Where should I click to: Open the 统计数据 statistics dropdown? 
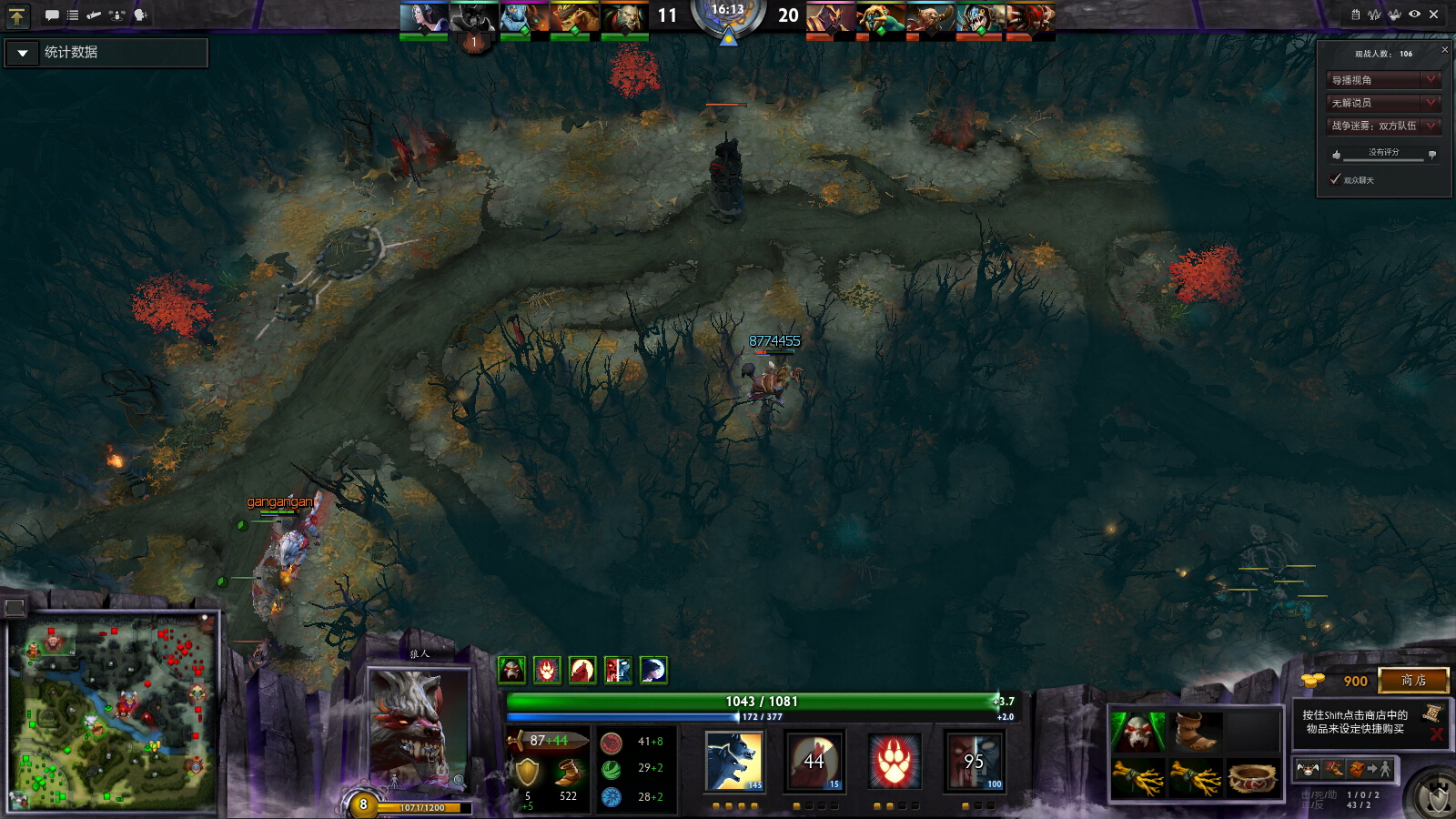click(x=24, y=53)
